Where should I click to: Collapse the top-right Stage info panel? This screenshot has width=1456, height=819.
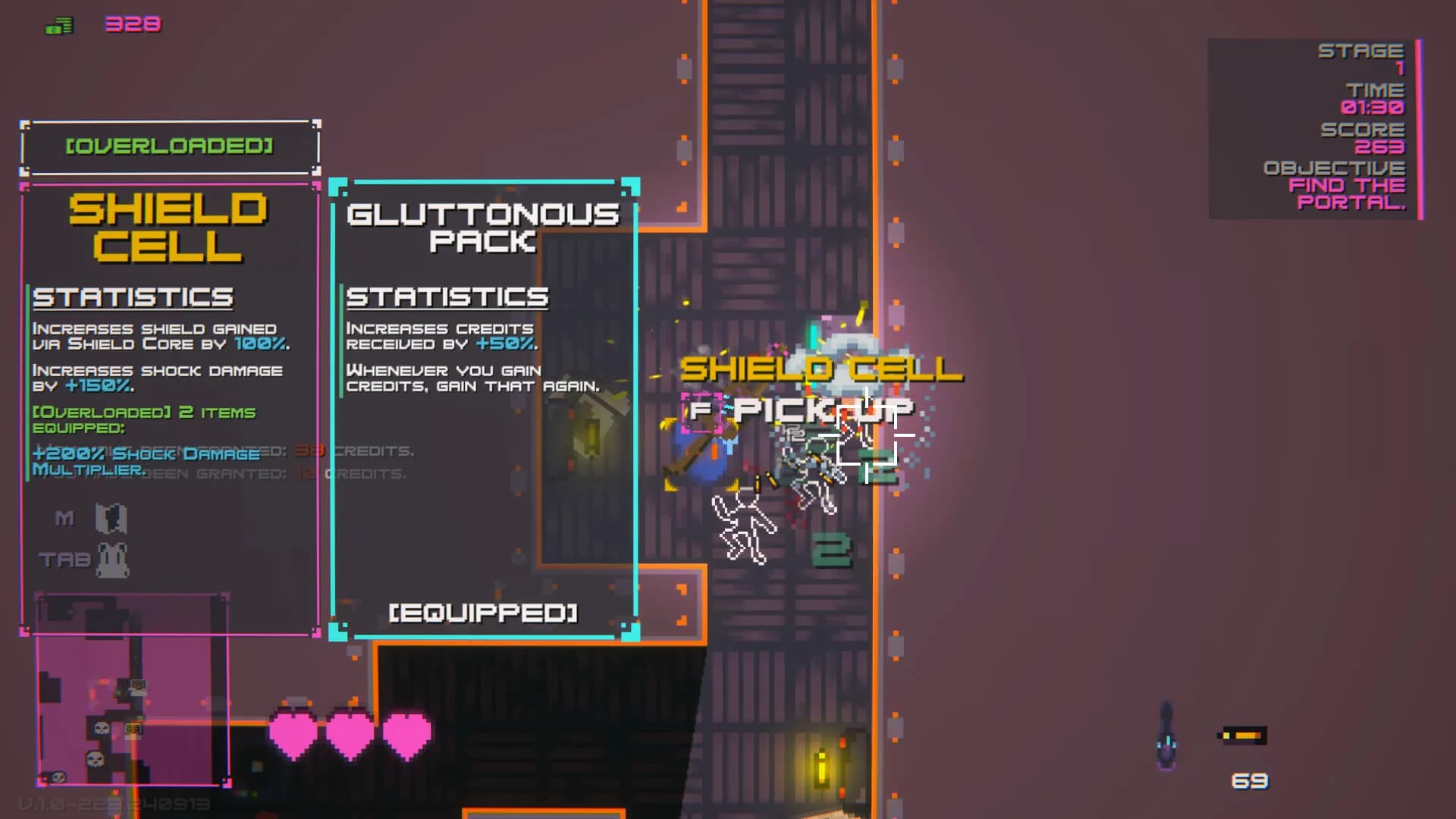1314,127
